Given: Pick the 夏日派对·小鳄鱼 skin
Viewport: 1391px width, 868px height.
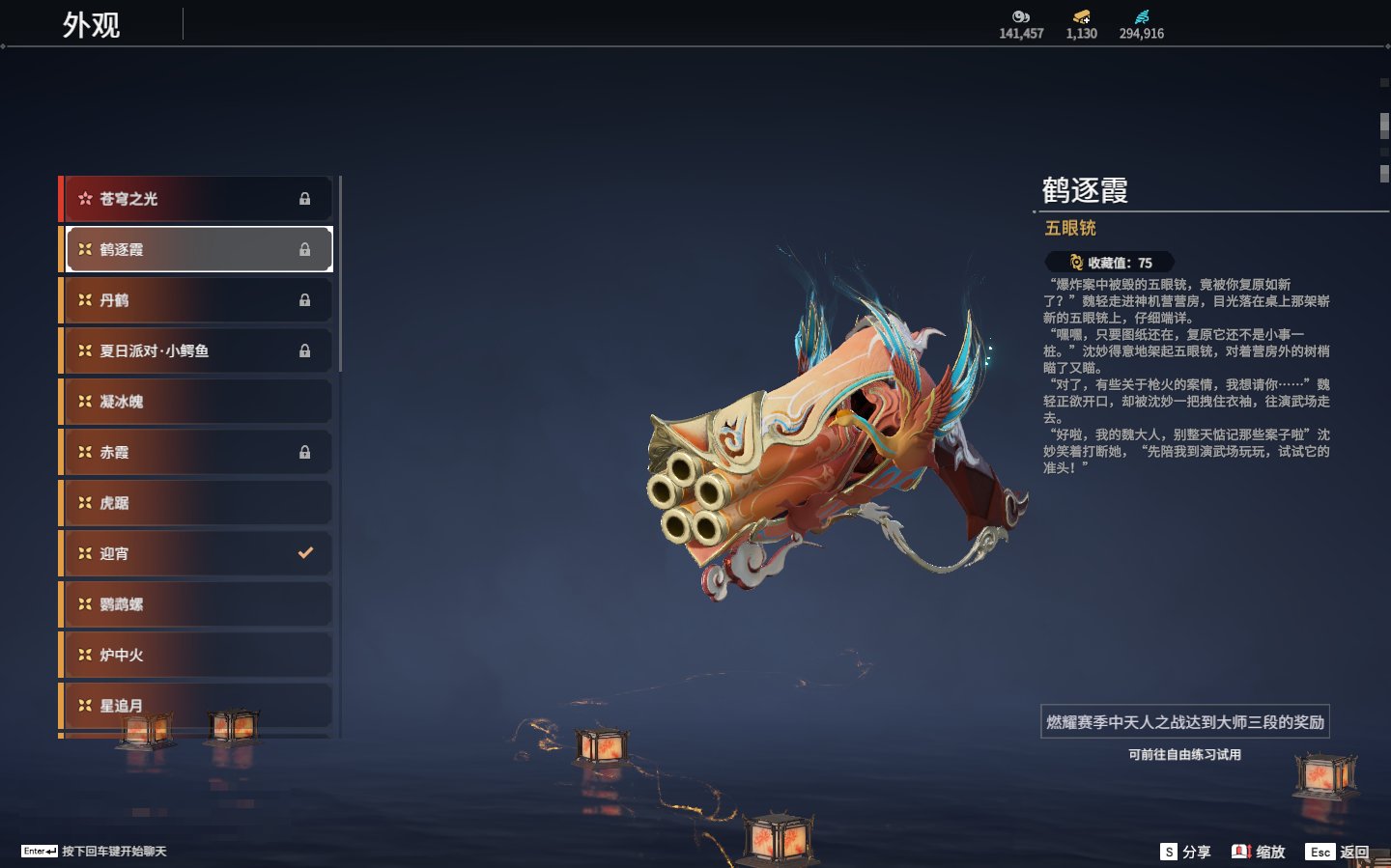Looking at the screenshot, I should [x=198, y=350].
